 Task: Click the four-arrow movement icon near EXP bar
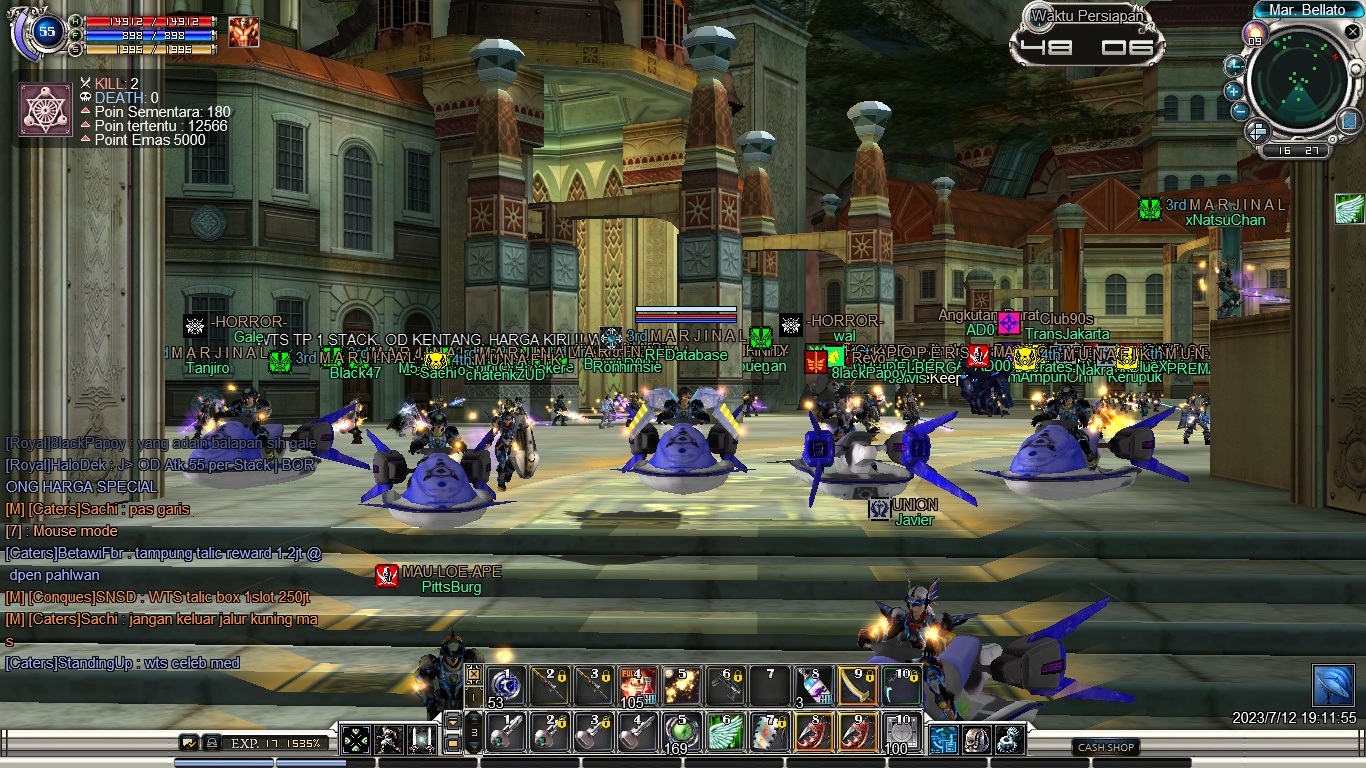(356, 740)
